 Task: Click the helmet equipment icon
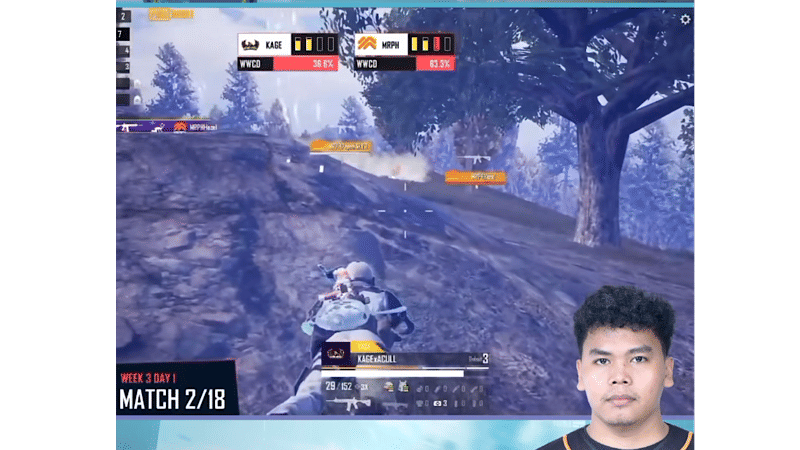click(x=389, y=386)
